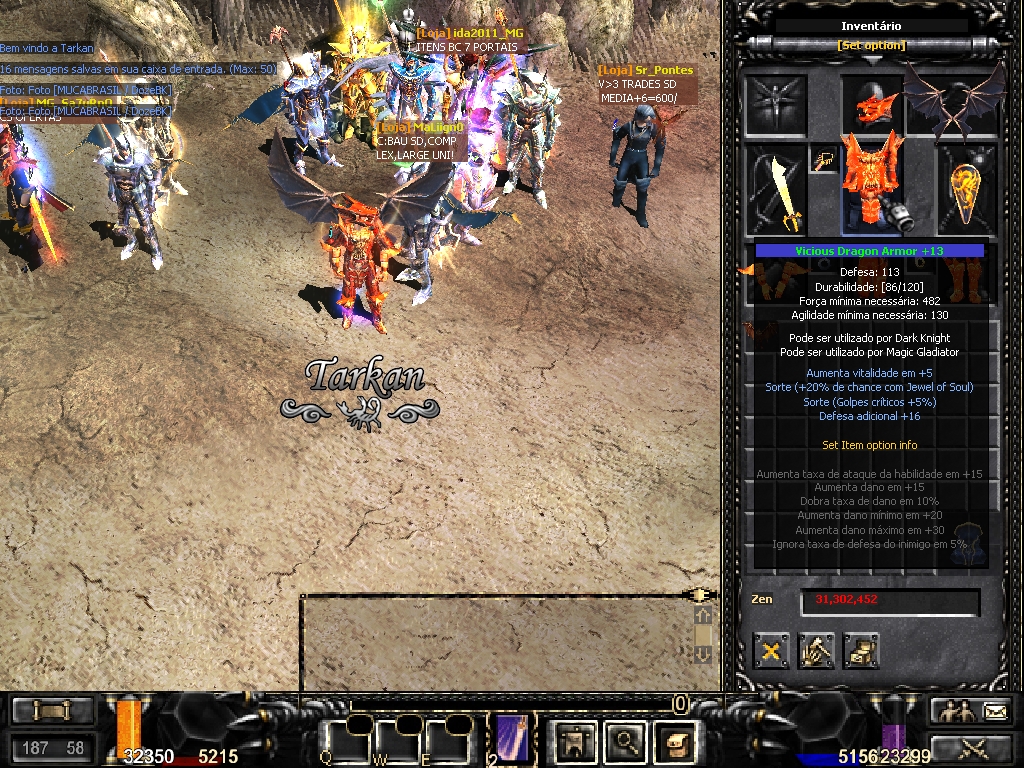Open the repair hammer button

(x=816, y=652)
